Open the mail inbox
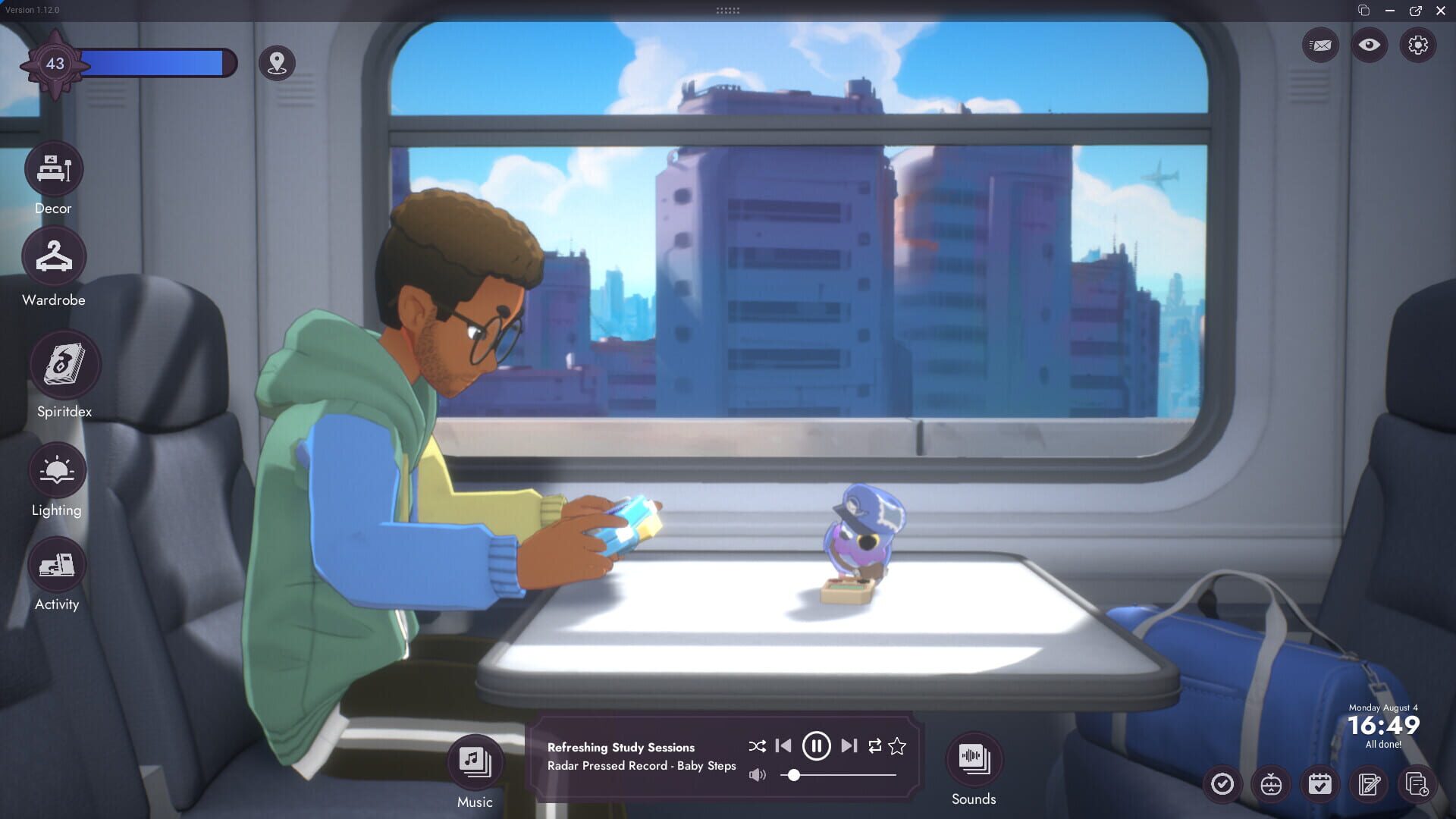The image size is (1456, 819). click(1320, 45)
